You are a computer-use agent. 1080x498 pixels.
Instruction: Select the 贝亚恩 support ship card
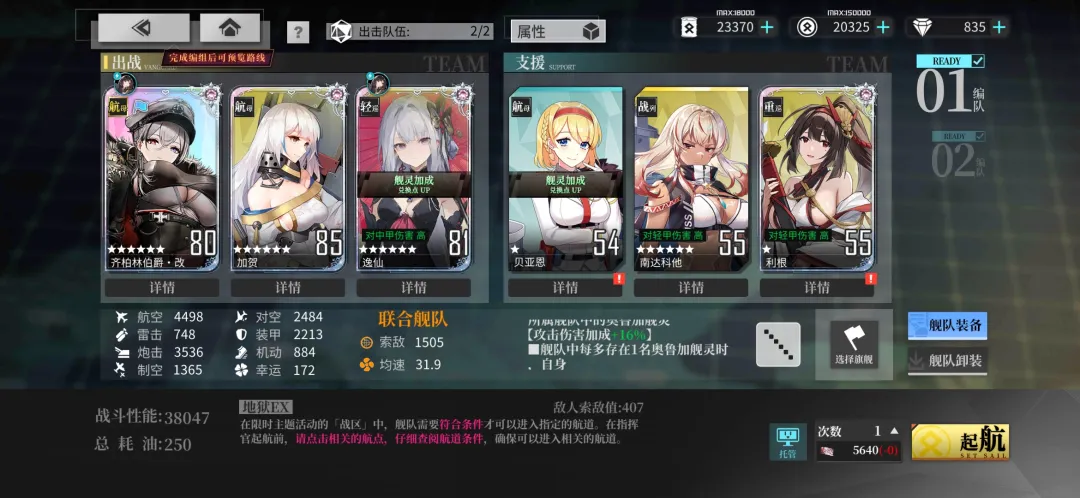(565, 178)
